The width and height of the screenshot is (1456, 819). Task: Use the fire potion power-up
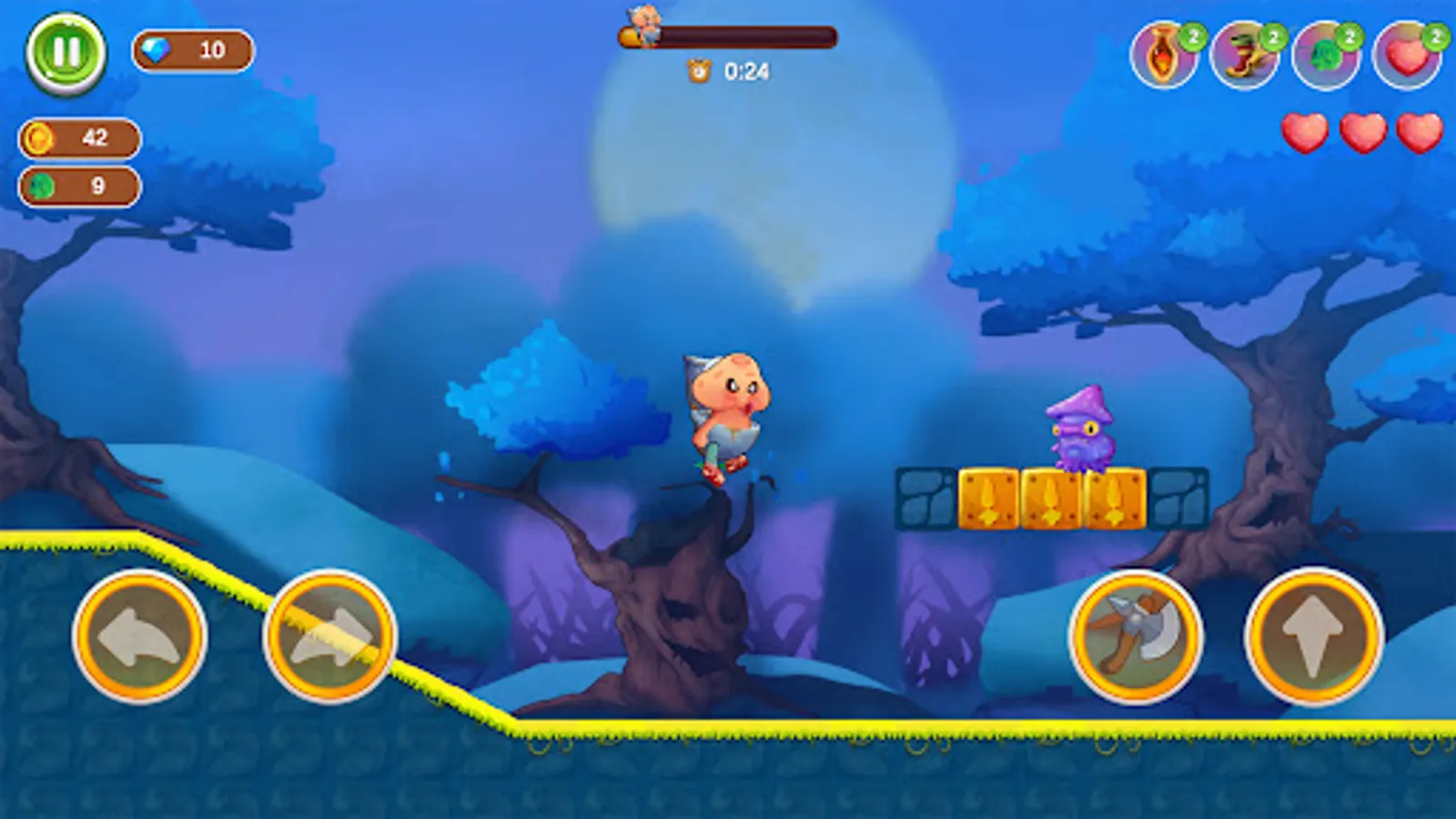[x=1165, y=55]
